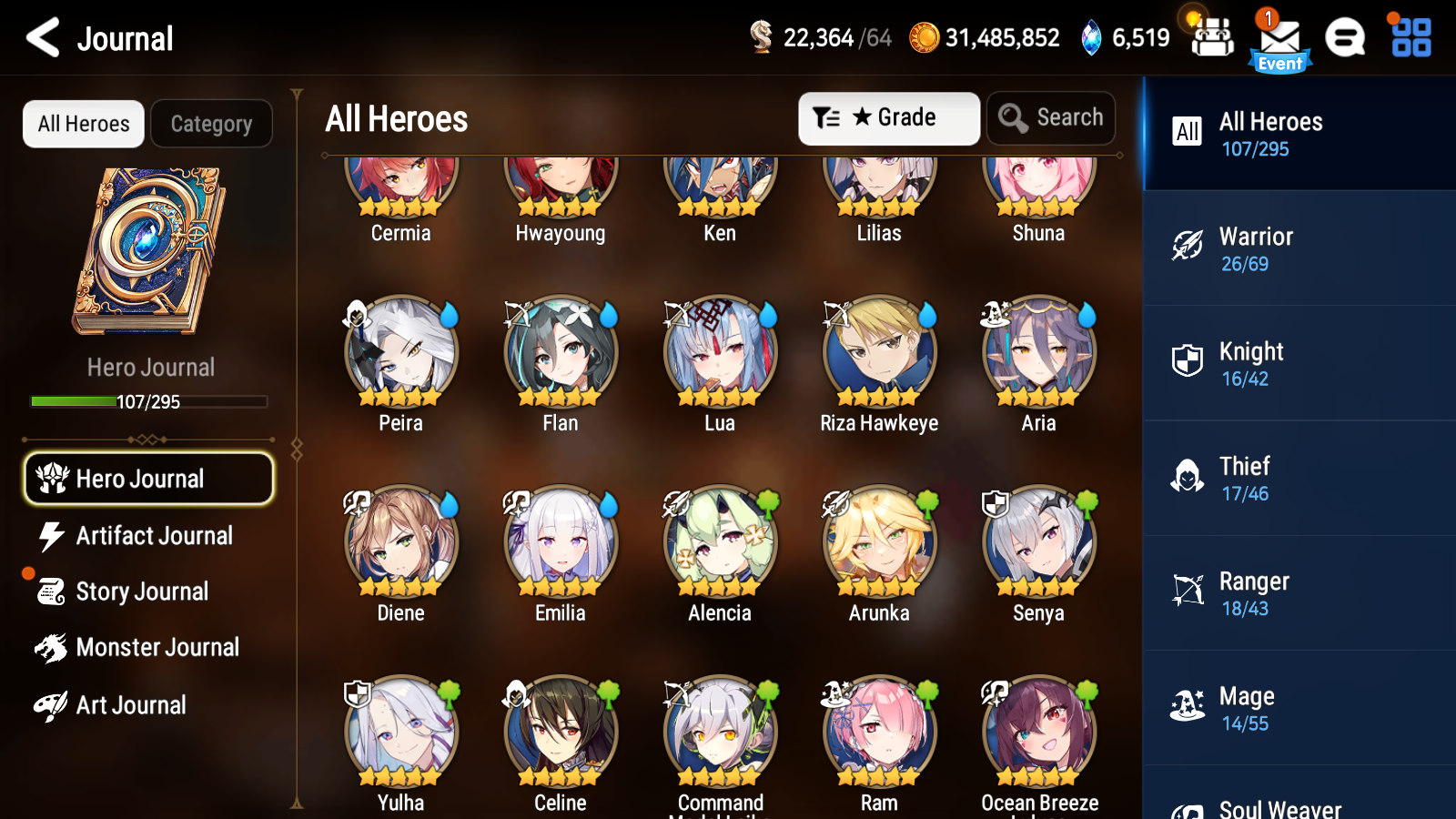The image size is (1456, 819).
Task: Open the mailbox with the Event badge
Action: [1280, 38]
